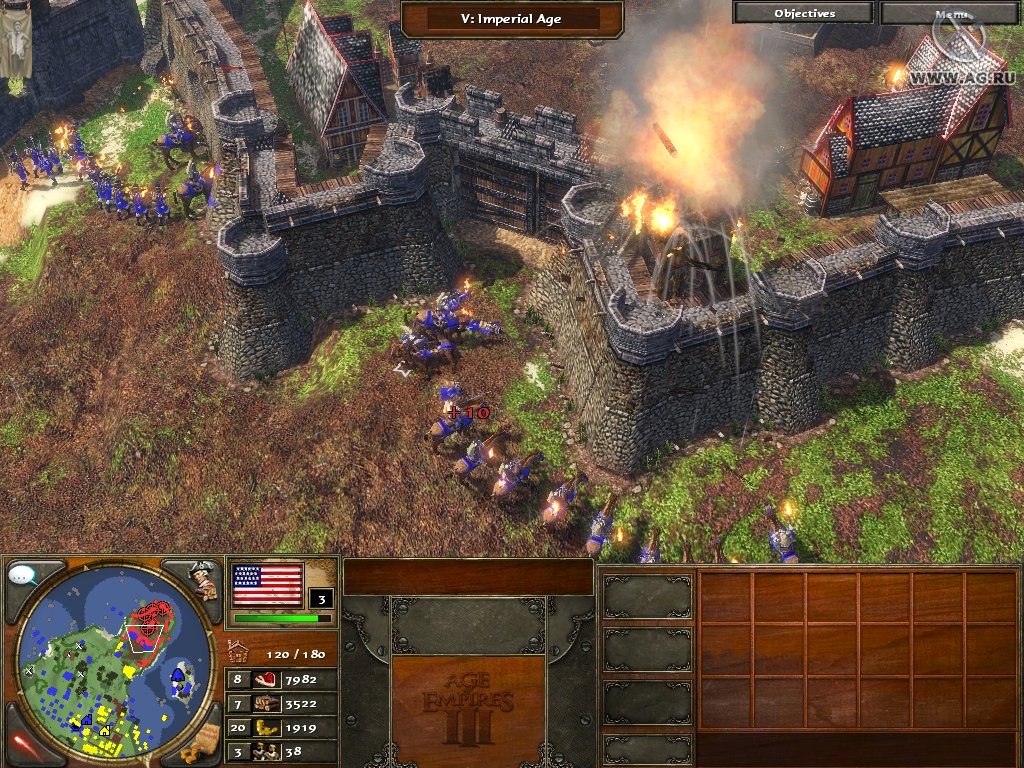Screen dimensions: 1024x768
Task: Select the wood resource logs icon
Action: tap(264, 704)
